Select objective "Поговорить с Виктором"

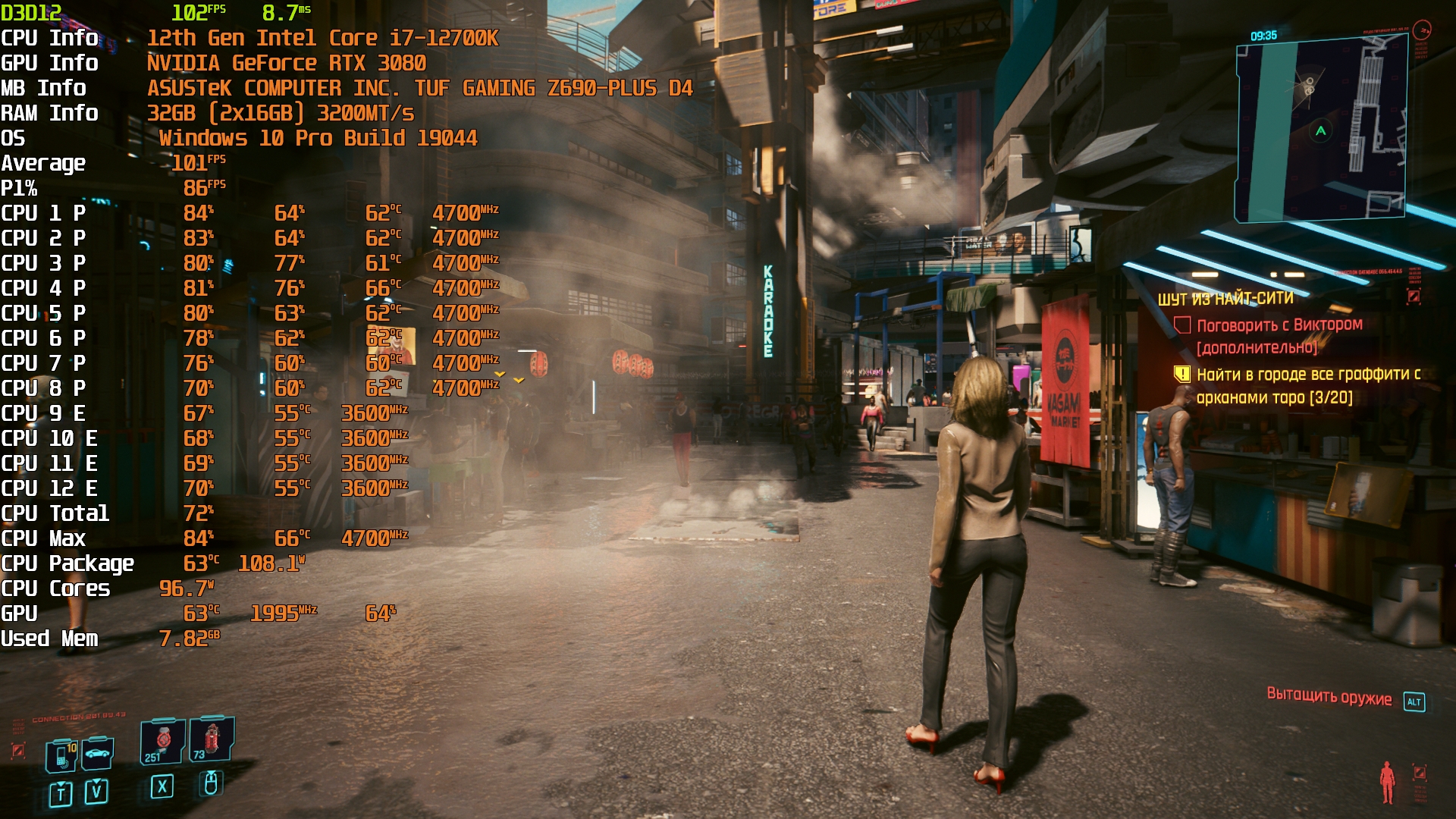(1279, 325)
